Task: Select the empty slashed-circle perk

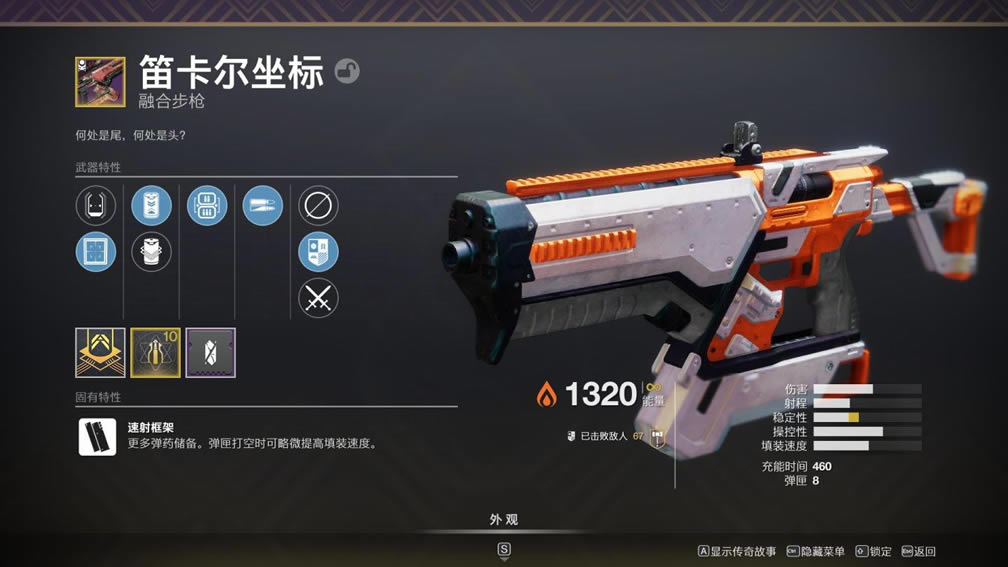Action: pos(318,206)
